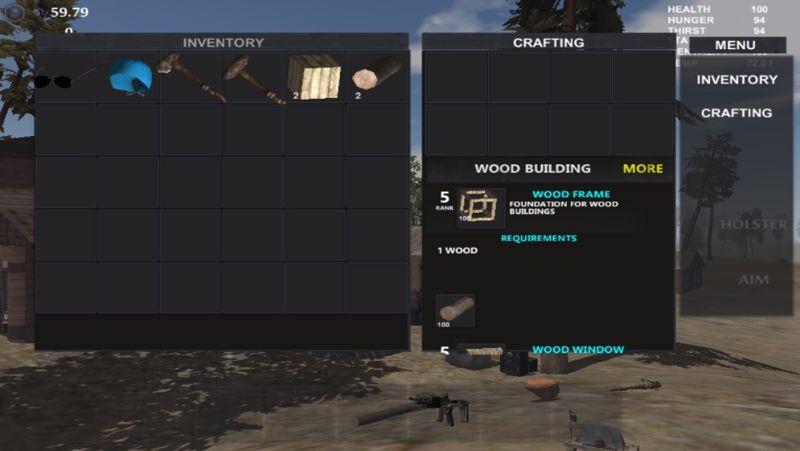
Task: Click the wood log stack in inventory
Action: pos(376,77)
